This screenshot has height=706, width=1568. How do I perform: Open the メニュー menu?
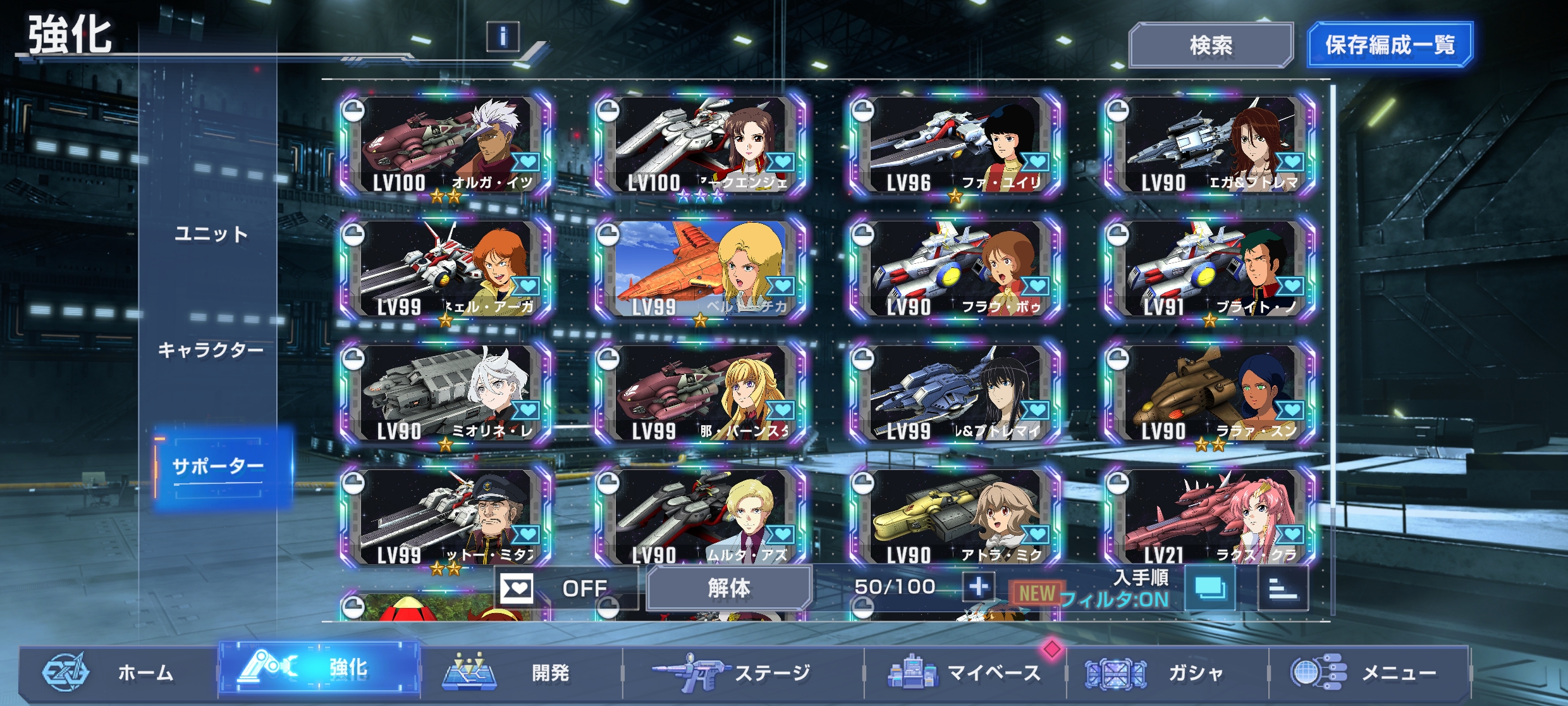[x=1366, y=672]
